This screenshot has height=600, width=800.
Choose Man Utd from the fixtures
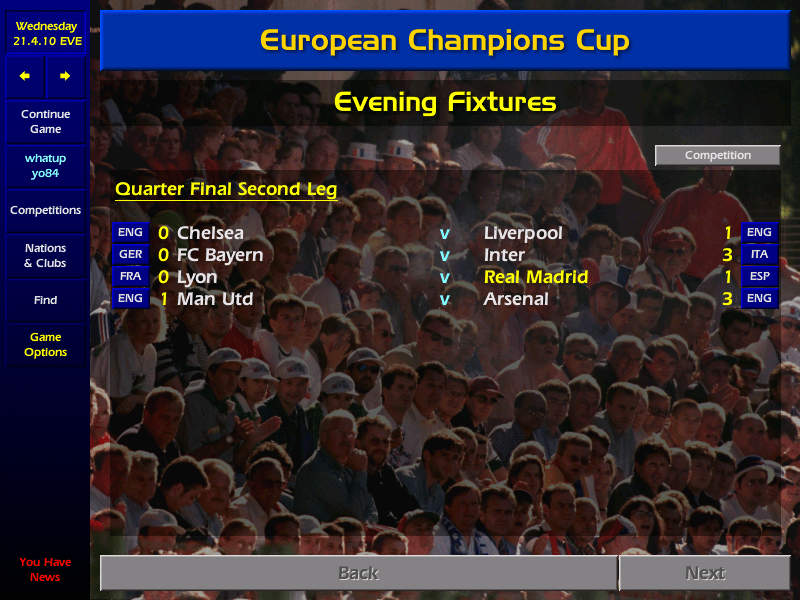[x=215, y=299]
